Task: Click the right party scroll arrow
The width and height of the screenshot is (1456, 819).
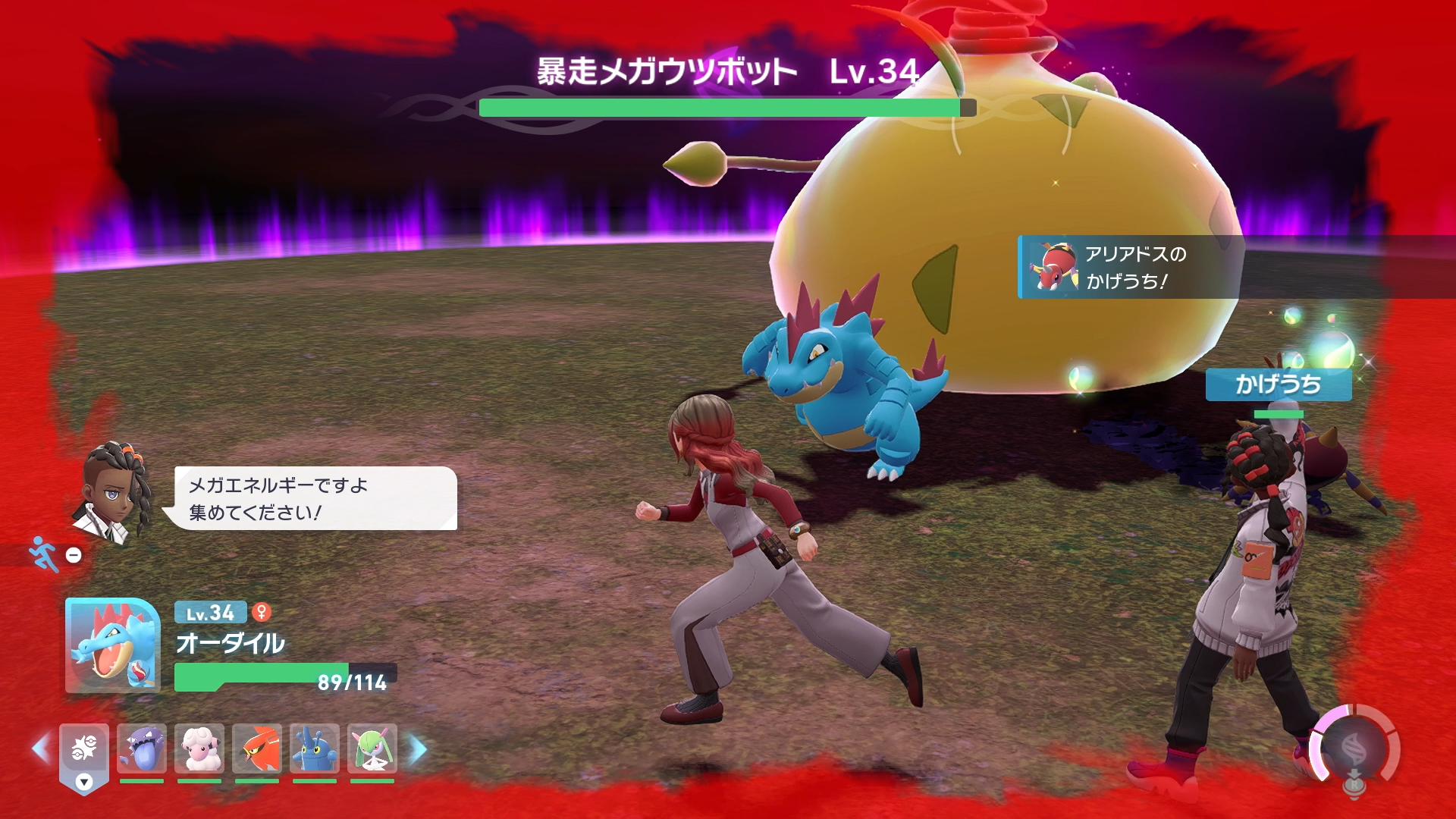Action: 418,749
